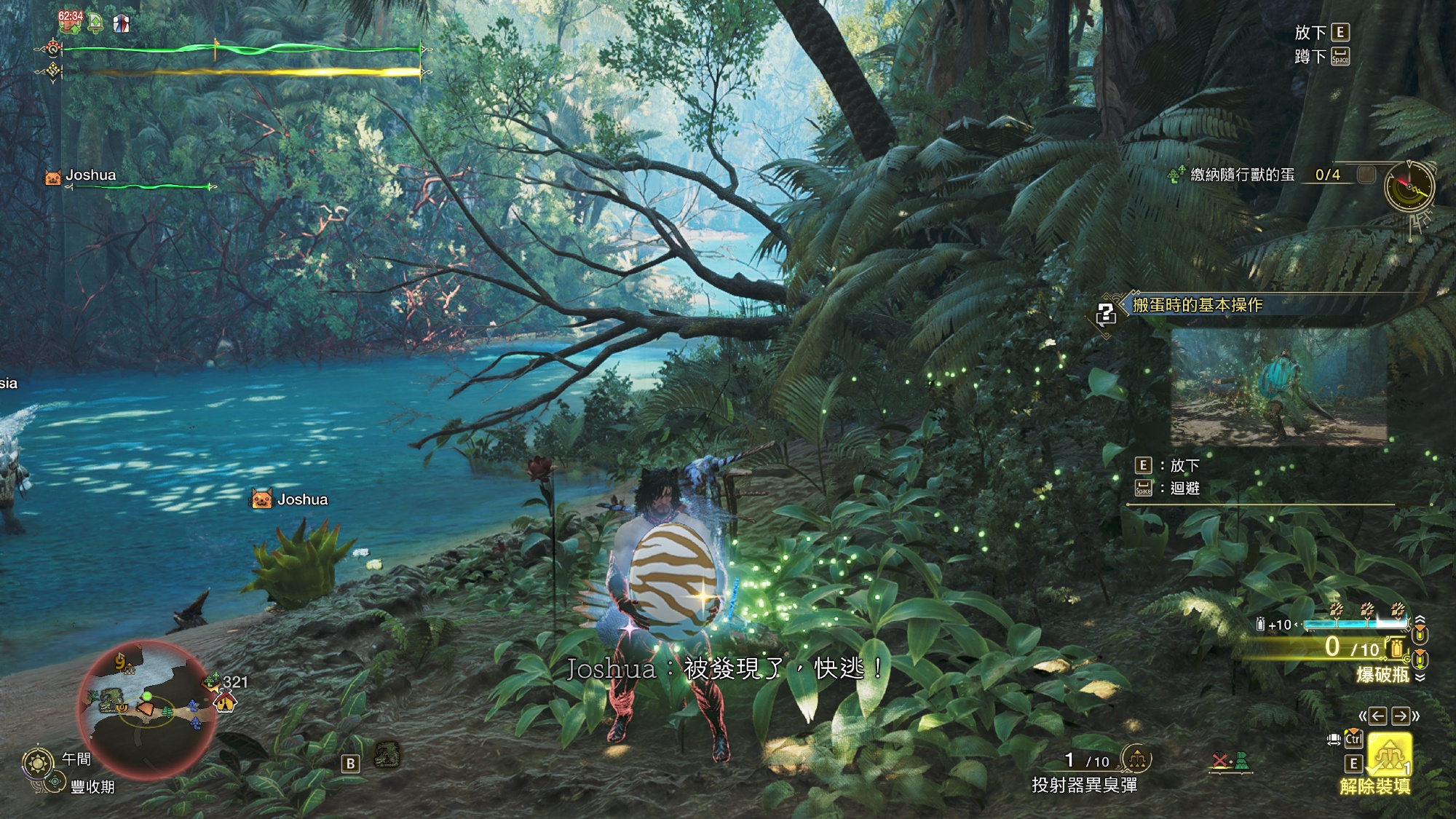The height and width of the screenshot is (819, 1456).
Task: Check the quest clock dial
Action: (x=1409, y=186)
